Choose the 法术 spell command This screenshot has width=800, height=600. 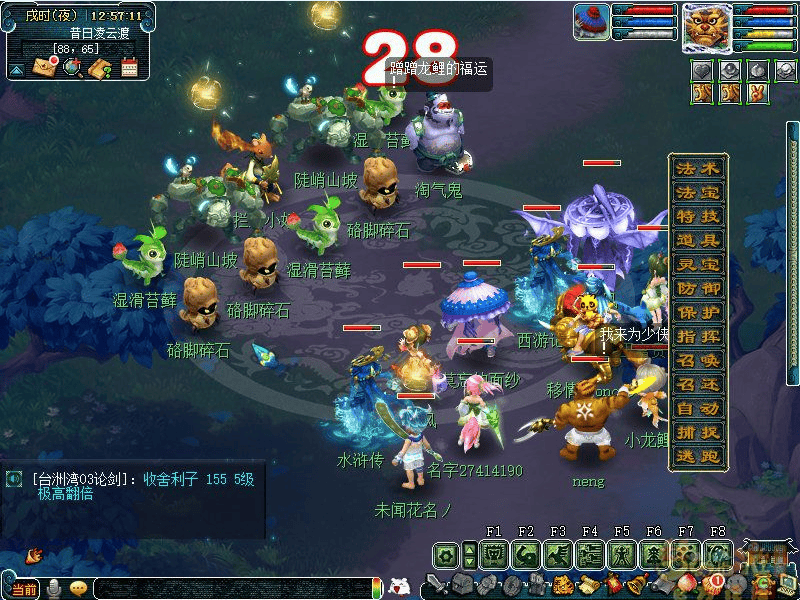697,168
